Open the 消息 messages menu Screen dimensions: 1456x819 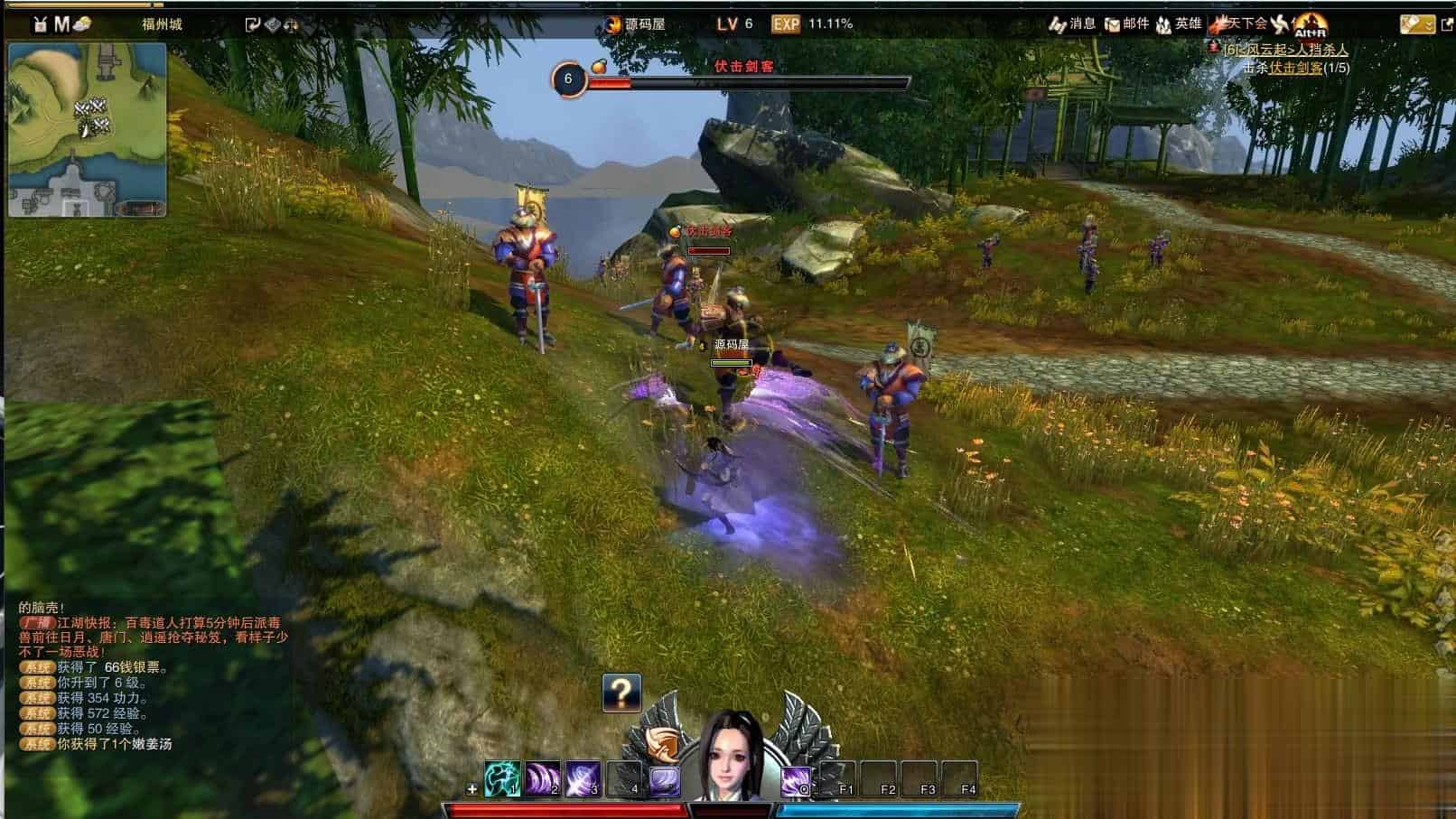(x=1072, y=24)
